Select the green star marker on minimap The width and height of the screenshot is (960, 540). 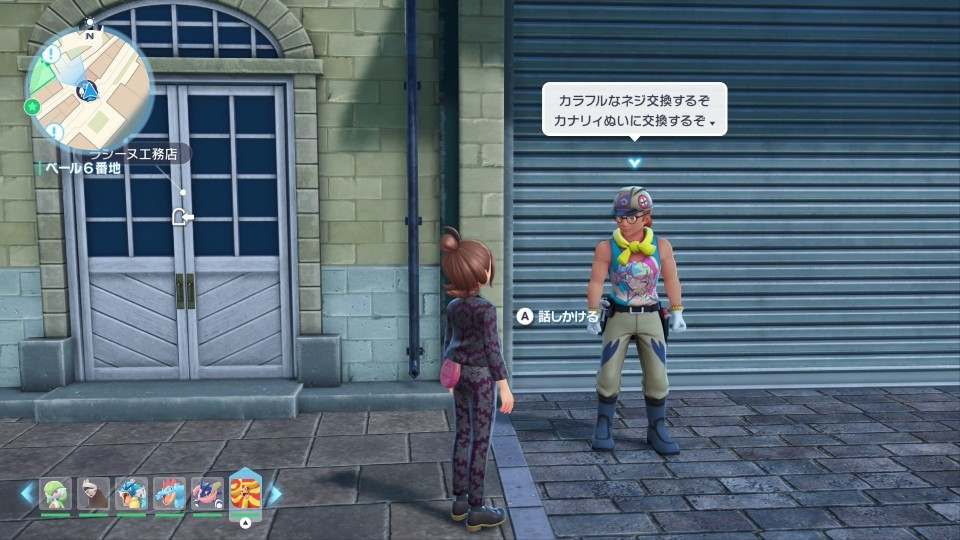[x=33, y=105]
